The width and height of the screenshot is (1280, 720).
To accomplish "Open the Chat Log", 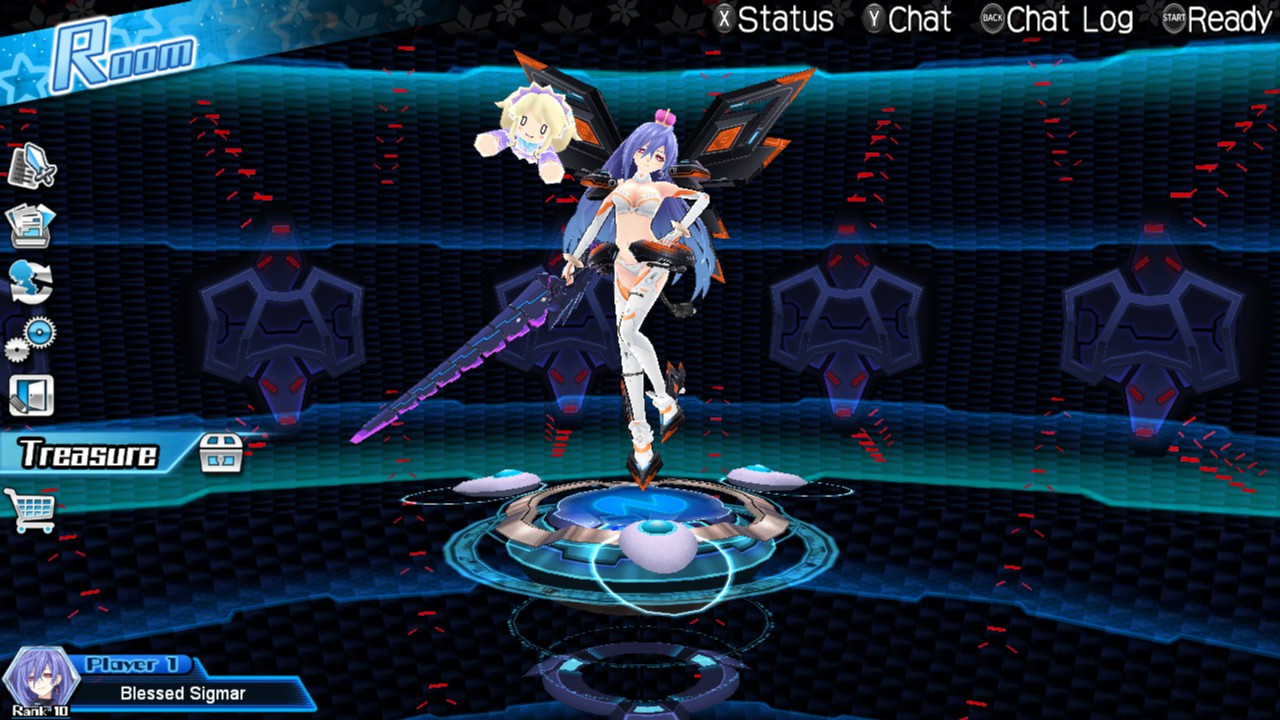I will (1069, 20).
